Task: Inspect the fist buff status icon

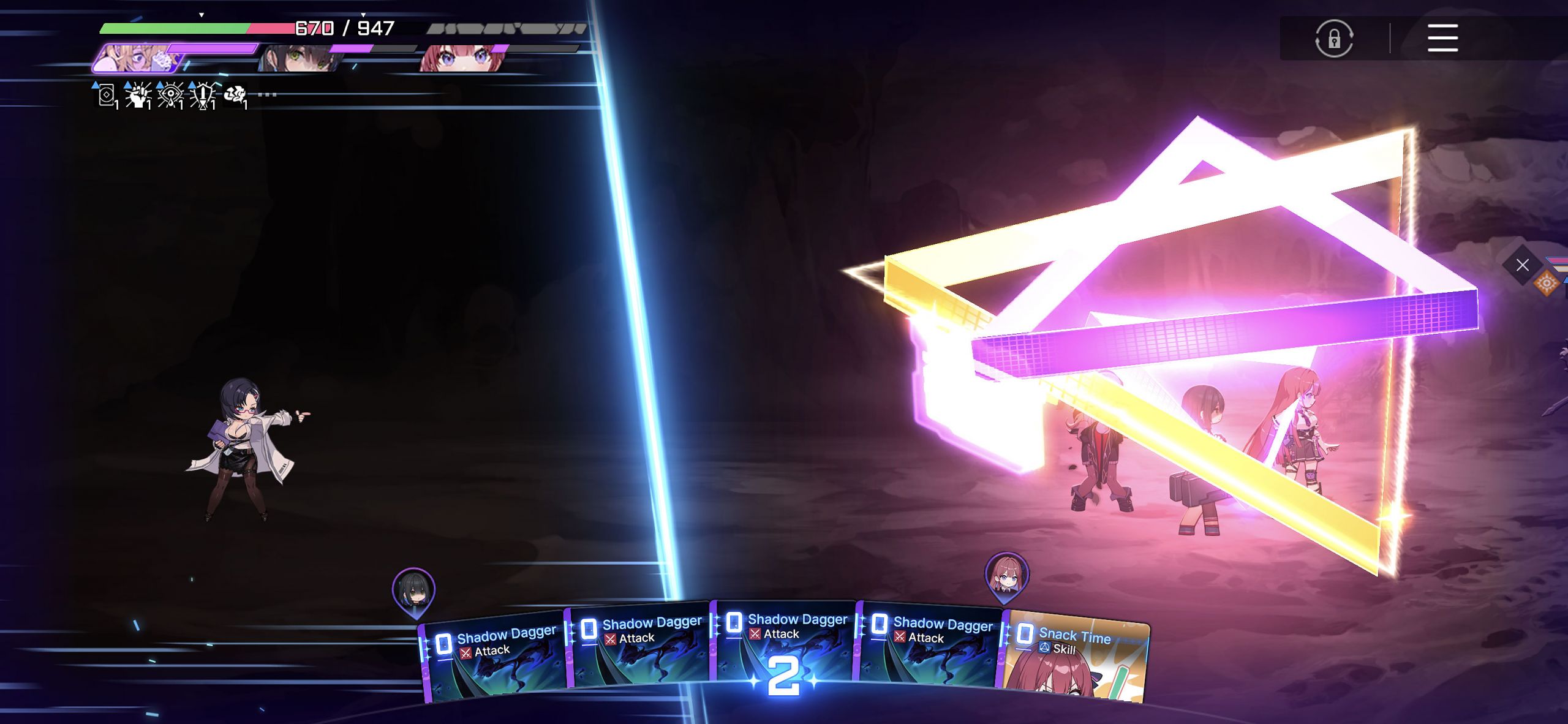Action: point(138,96)
